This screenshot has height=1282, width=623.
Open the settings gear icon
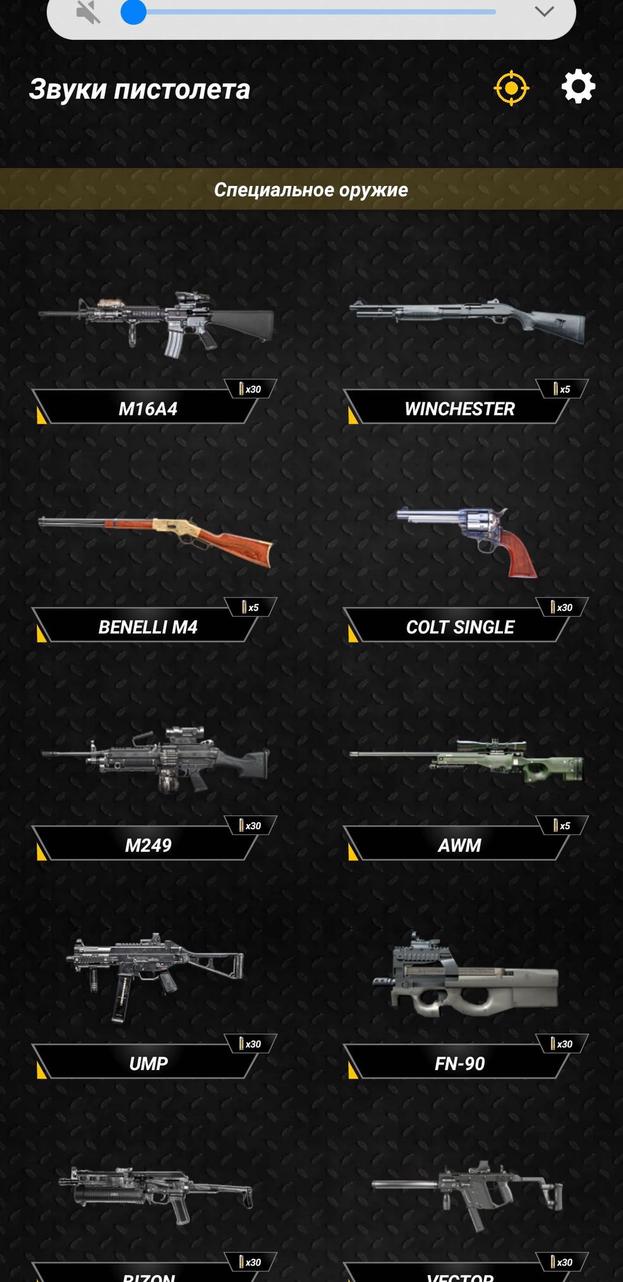[578, 88]
